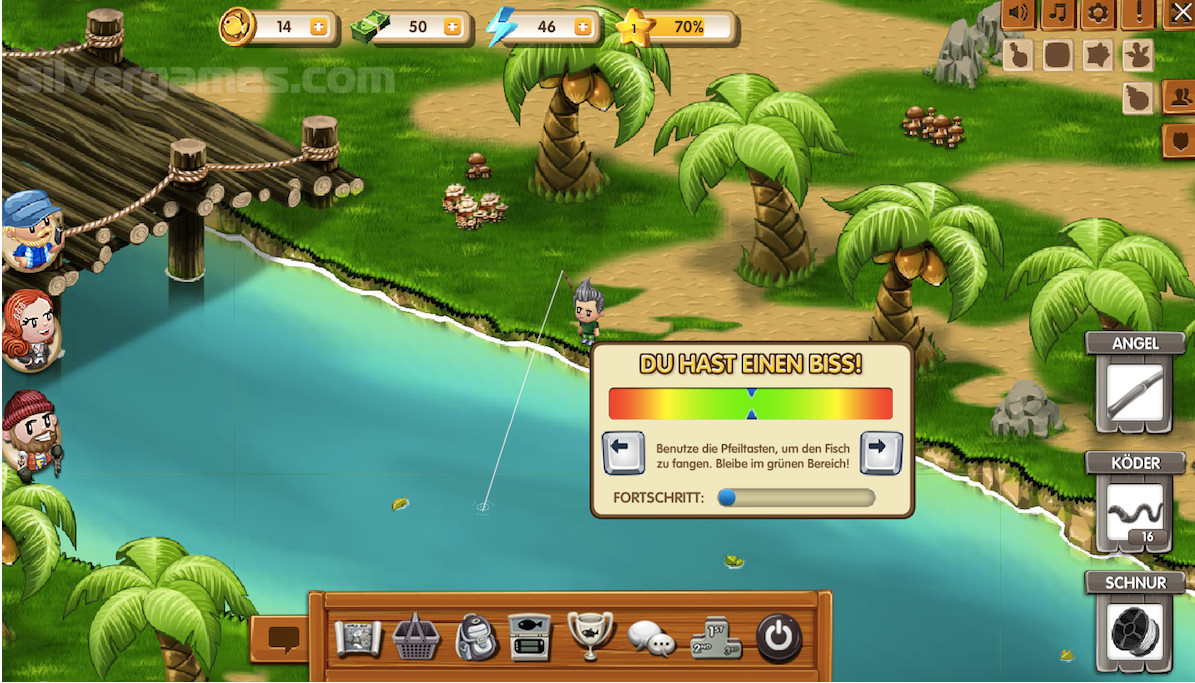Click the exclamation mark button
1195x683 pixels.
[x=1138, y=13]
